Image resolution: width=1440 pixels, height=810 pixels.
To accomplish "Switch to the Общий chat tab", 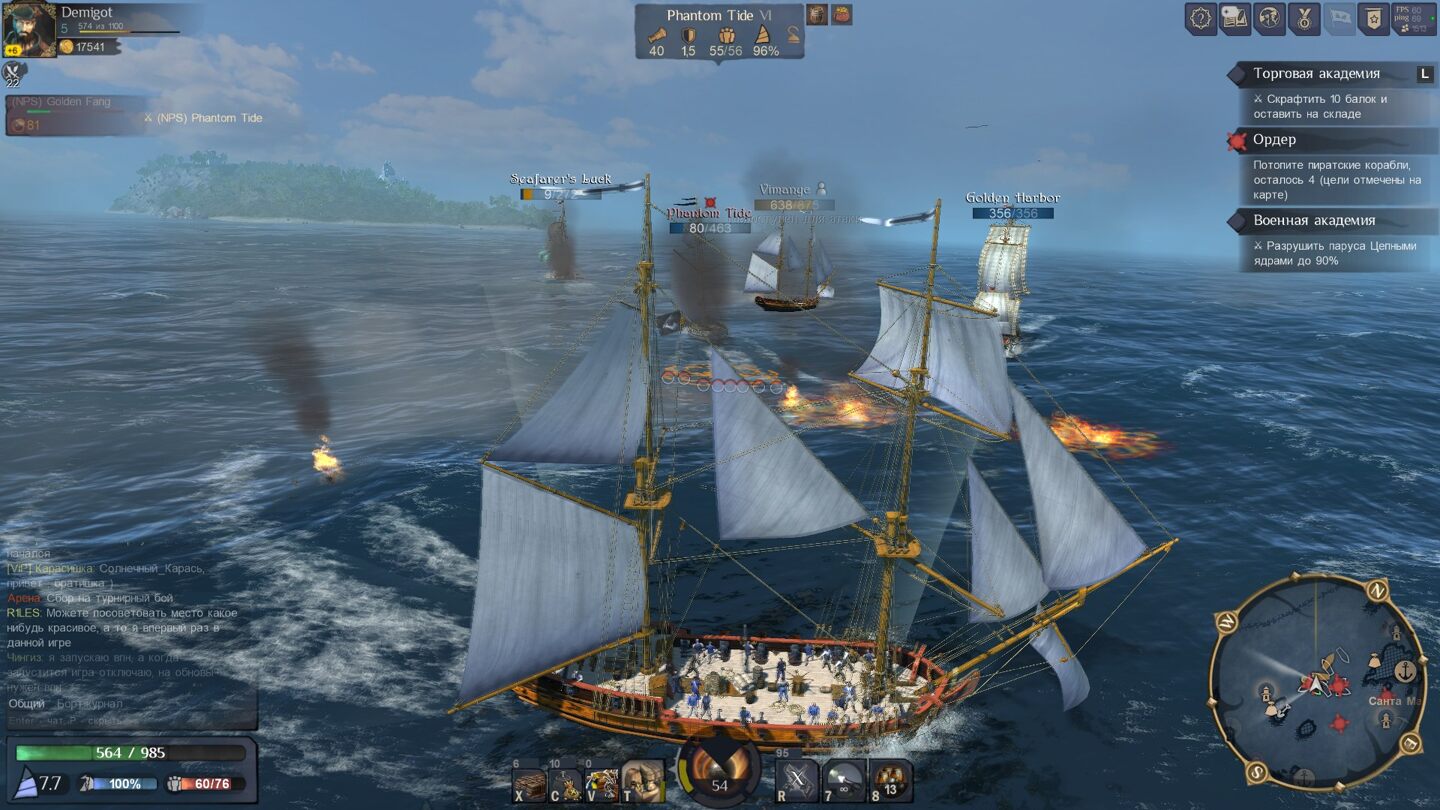I will (27, 704).
